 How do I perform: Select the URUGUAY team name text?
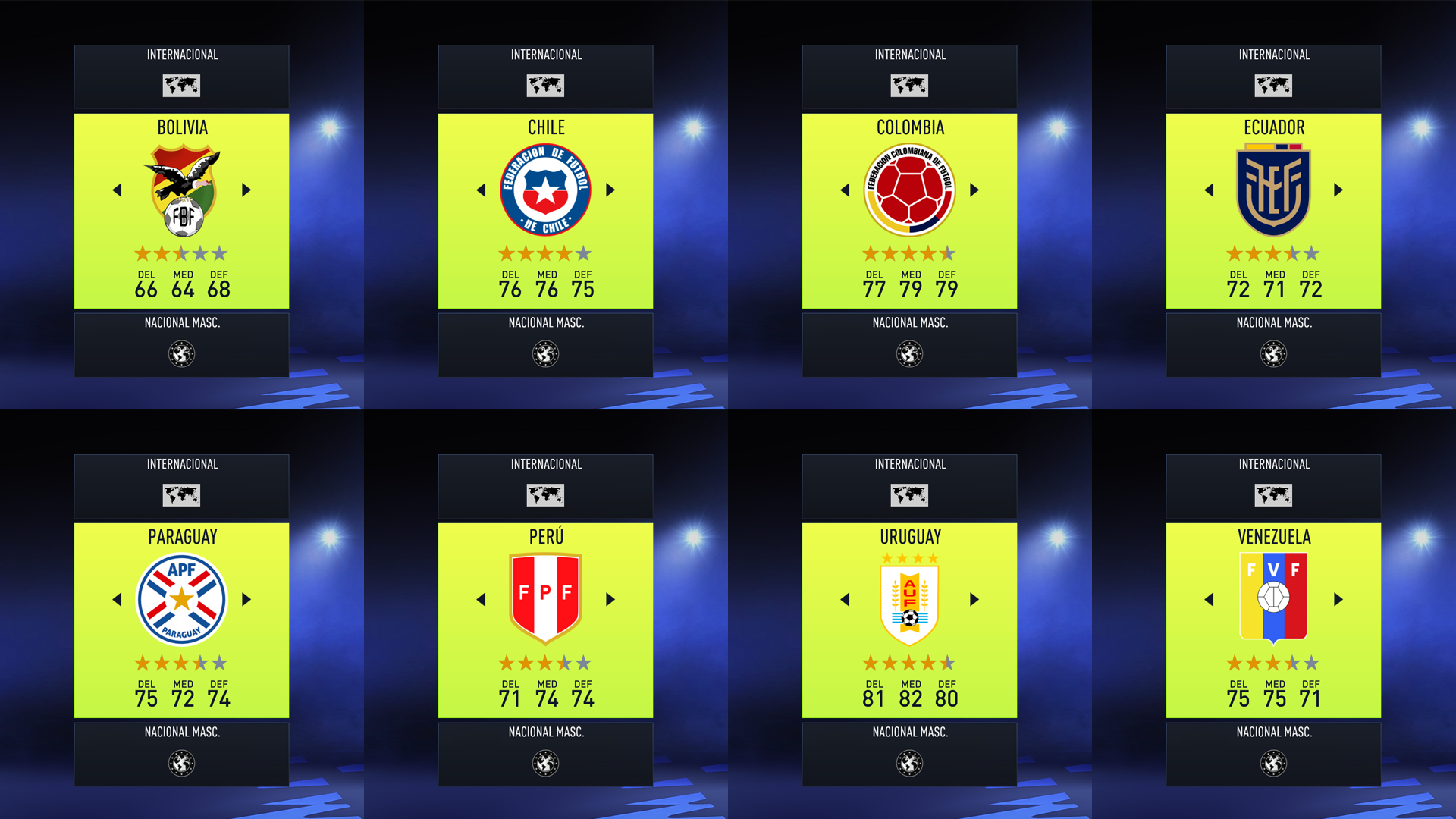[x=909, y=537]
